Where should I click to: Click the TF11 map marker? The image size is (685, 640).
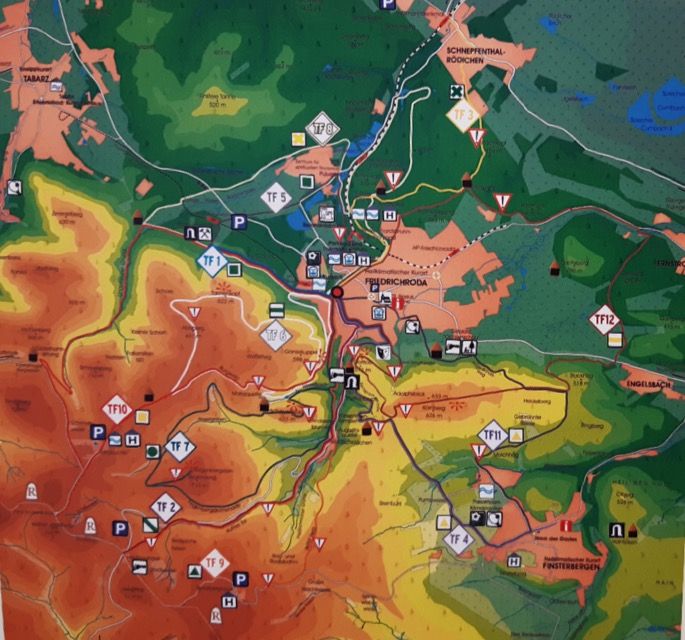coord(491,435)
